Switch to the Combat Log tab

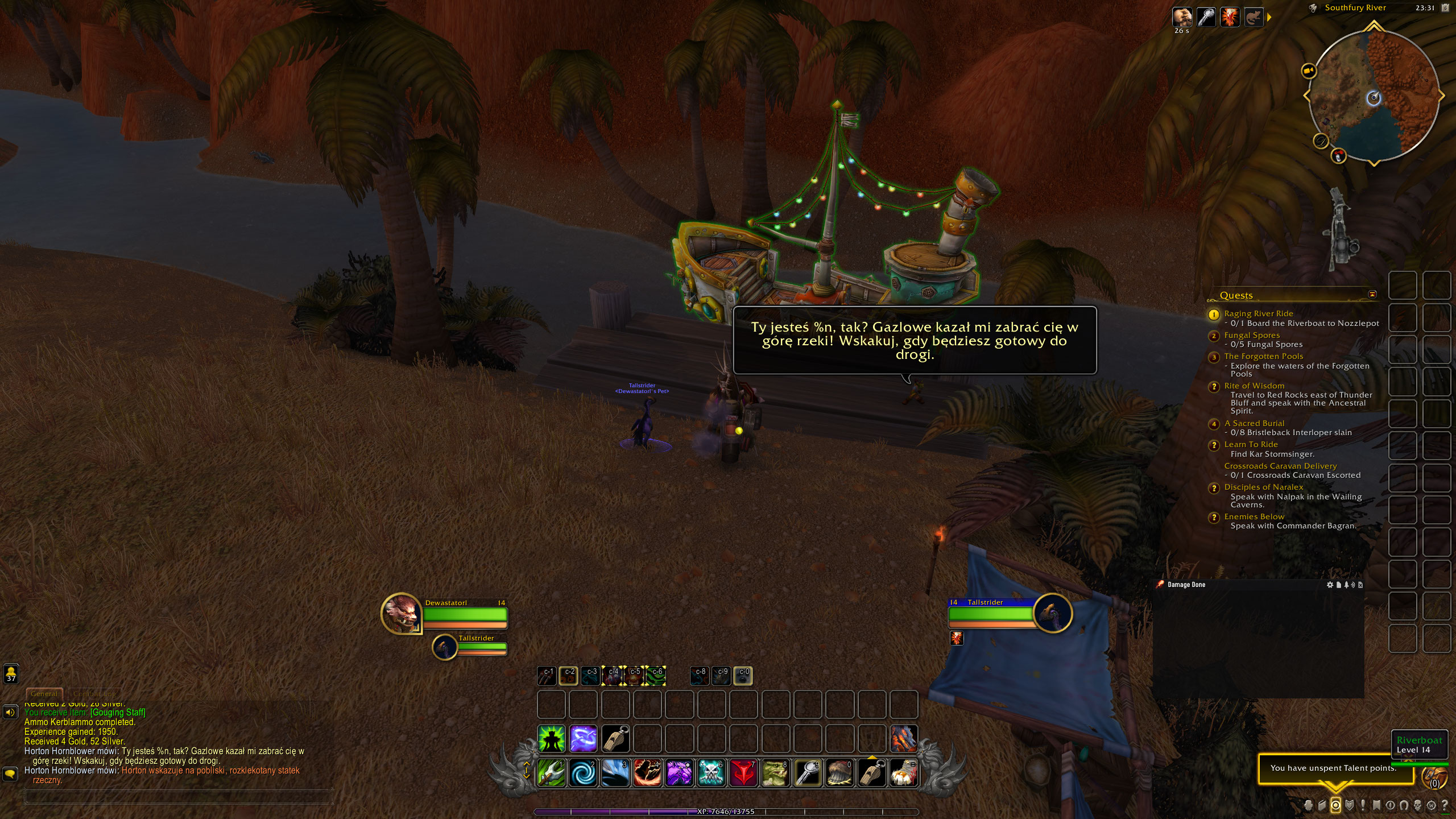[x=95, y=693]
